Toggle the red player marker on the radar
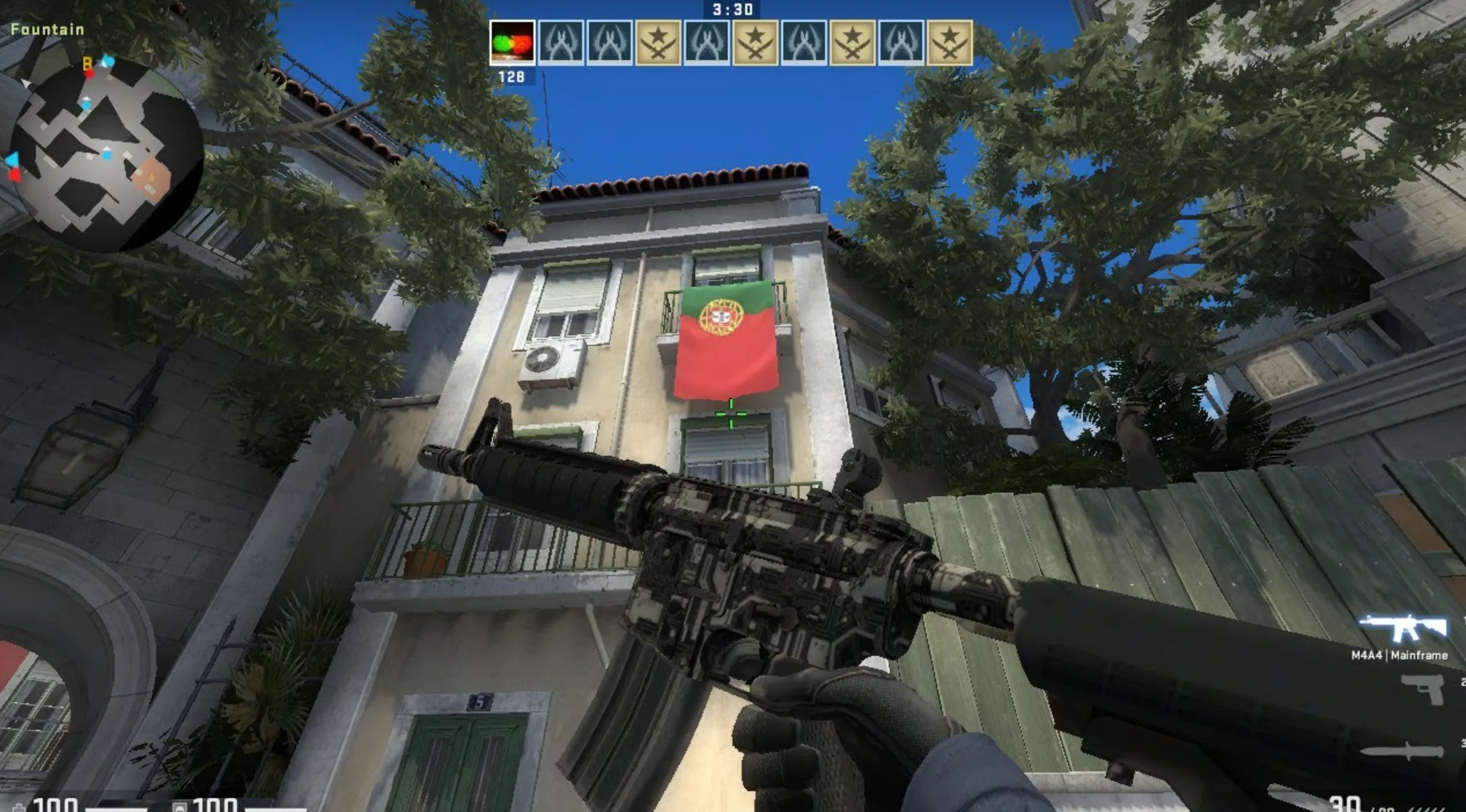 click(x=88, y=74)
